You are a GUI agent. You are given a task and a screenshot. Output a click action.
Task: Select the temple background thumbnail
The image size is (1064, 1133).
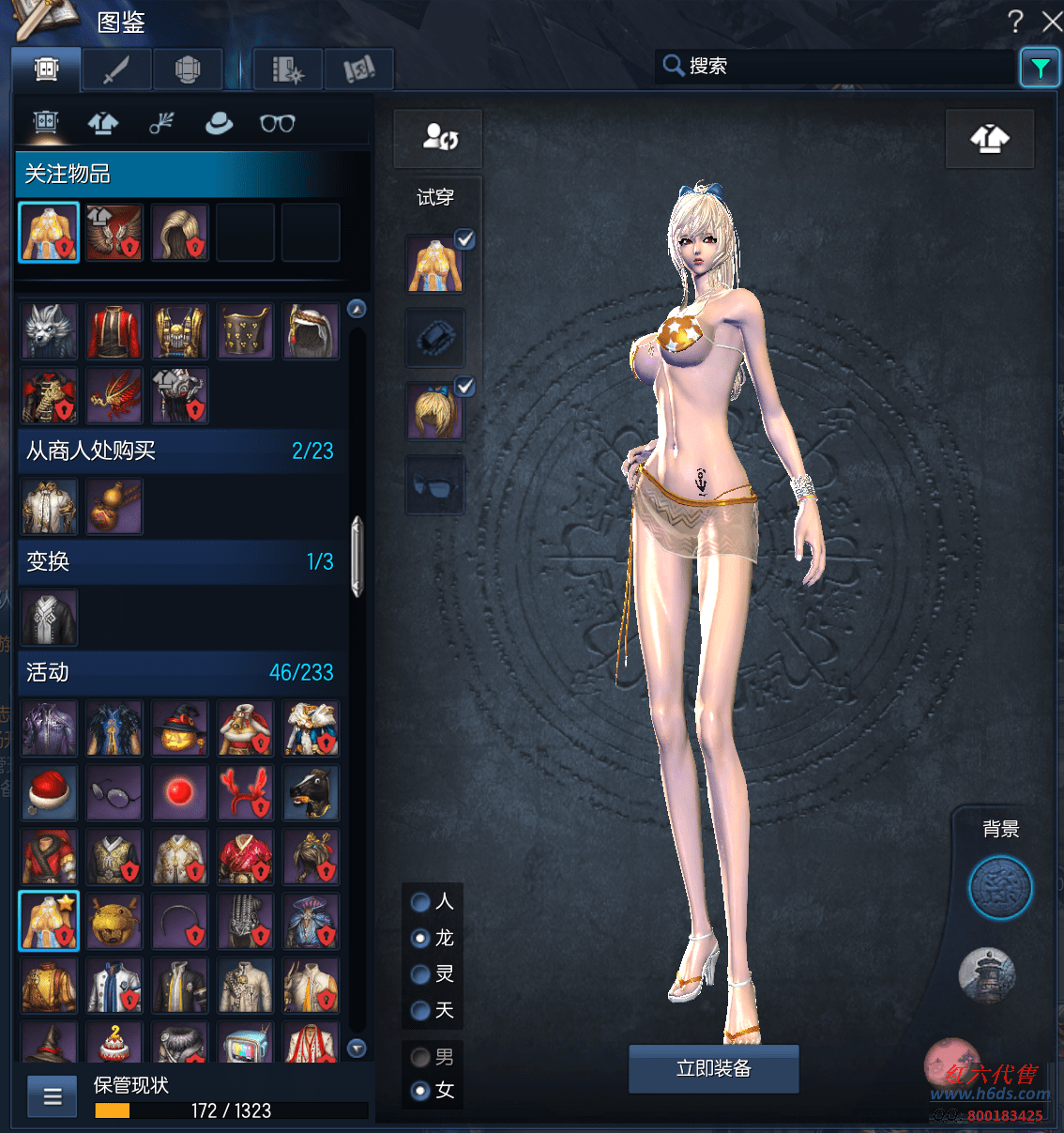tap(986, 973)
